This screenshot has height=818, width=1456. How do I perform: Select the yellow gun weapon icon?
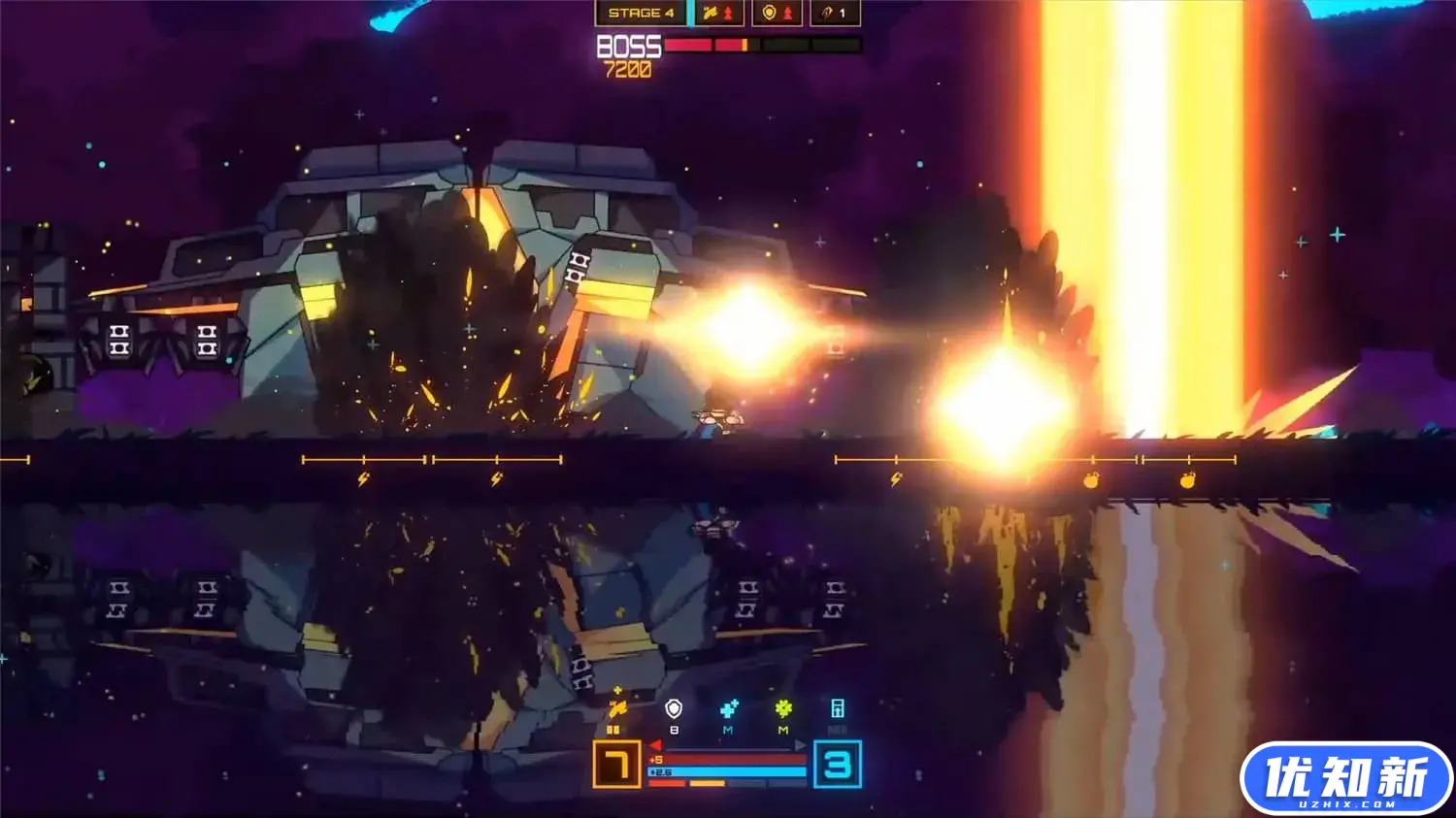coord(616,708)
